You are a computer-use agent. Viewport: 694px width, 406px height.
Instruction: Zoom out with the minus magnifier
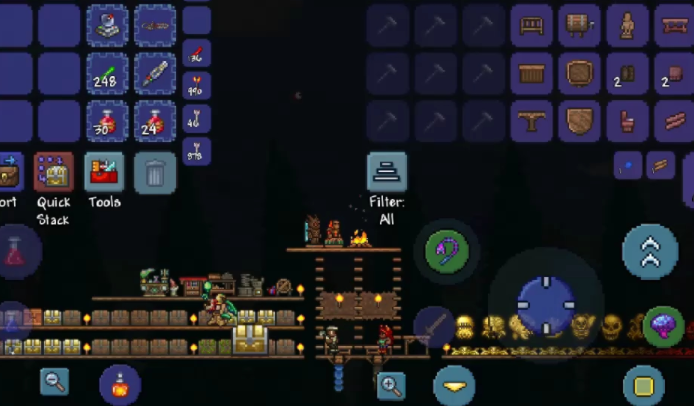[x=55, y=380]
